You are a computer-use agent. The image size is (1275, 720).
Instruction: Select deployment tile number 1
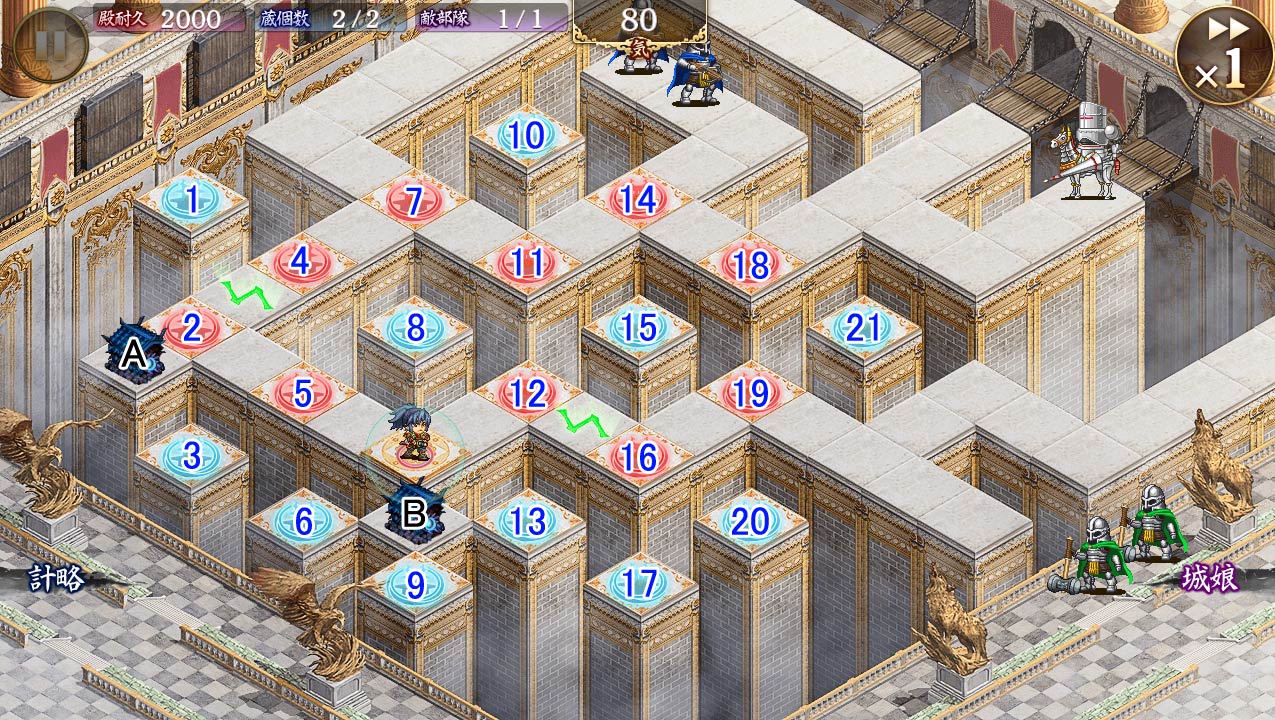pyautogui.click(x=190, y=199)
